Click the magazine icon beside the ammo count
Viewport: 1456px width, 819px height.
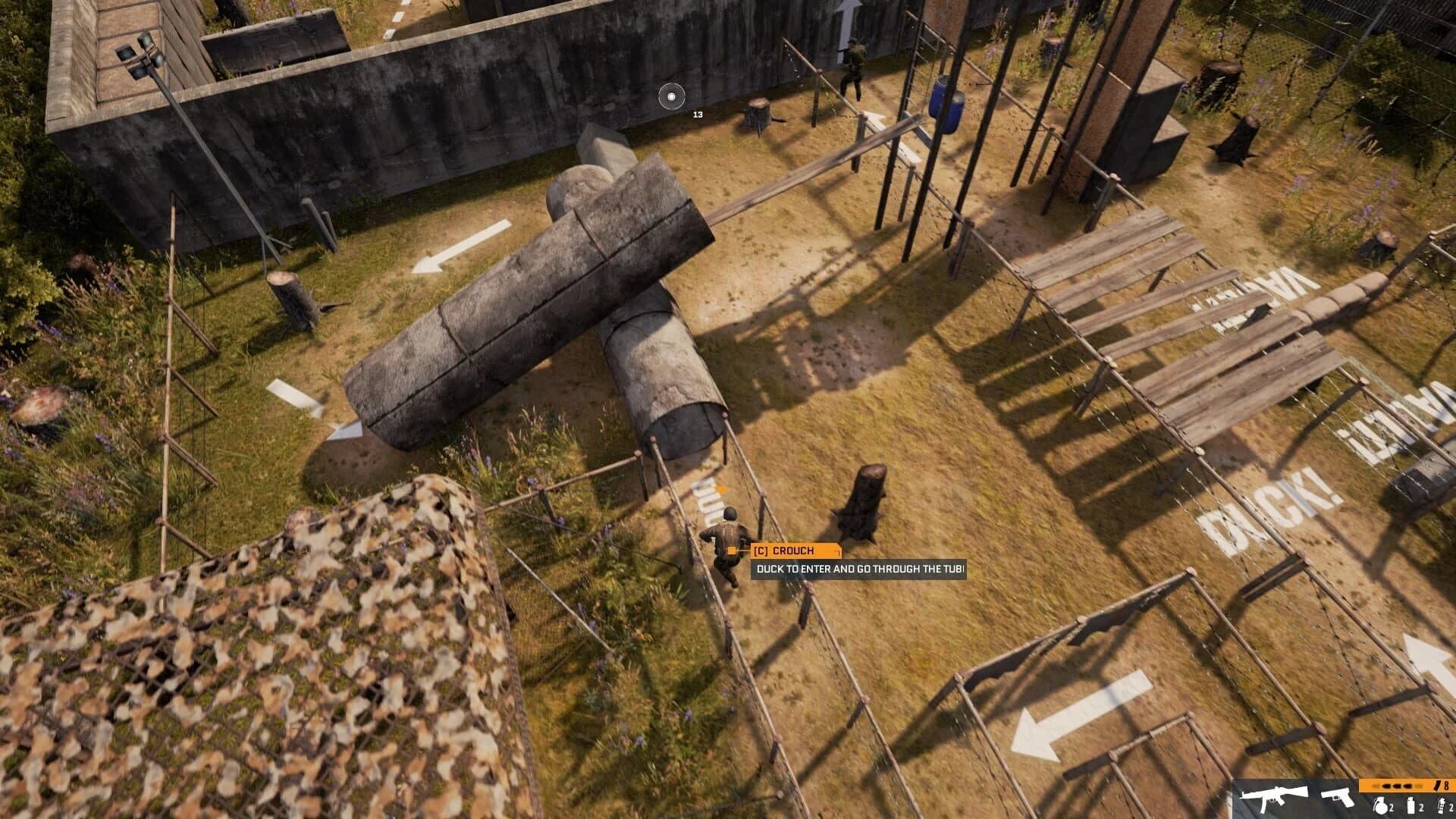(1436, 786)
